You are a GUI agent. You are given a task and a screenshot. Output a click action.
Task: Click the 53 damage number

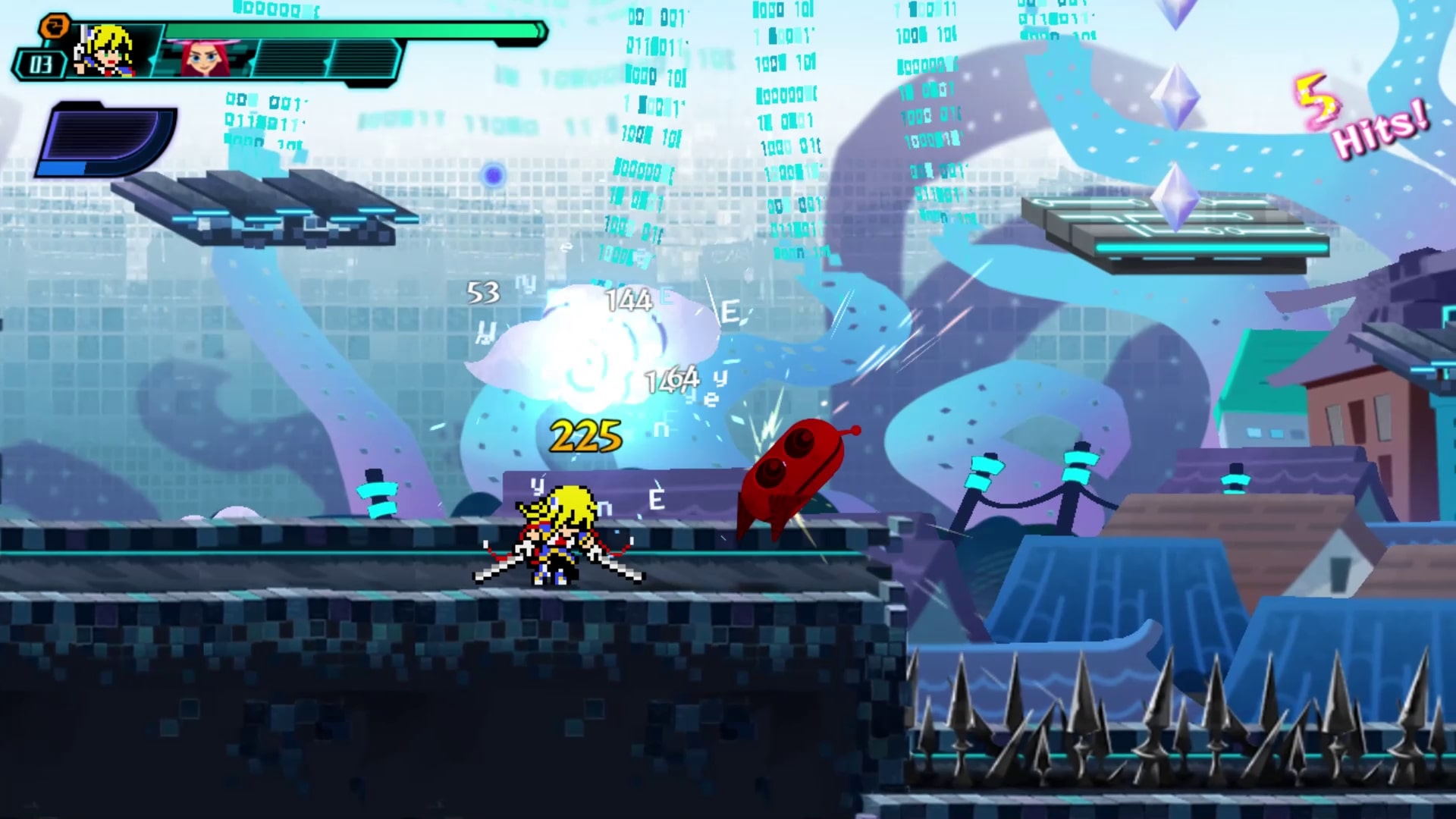483,292
